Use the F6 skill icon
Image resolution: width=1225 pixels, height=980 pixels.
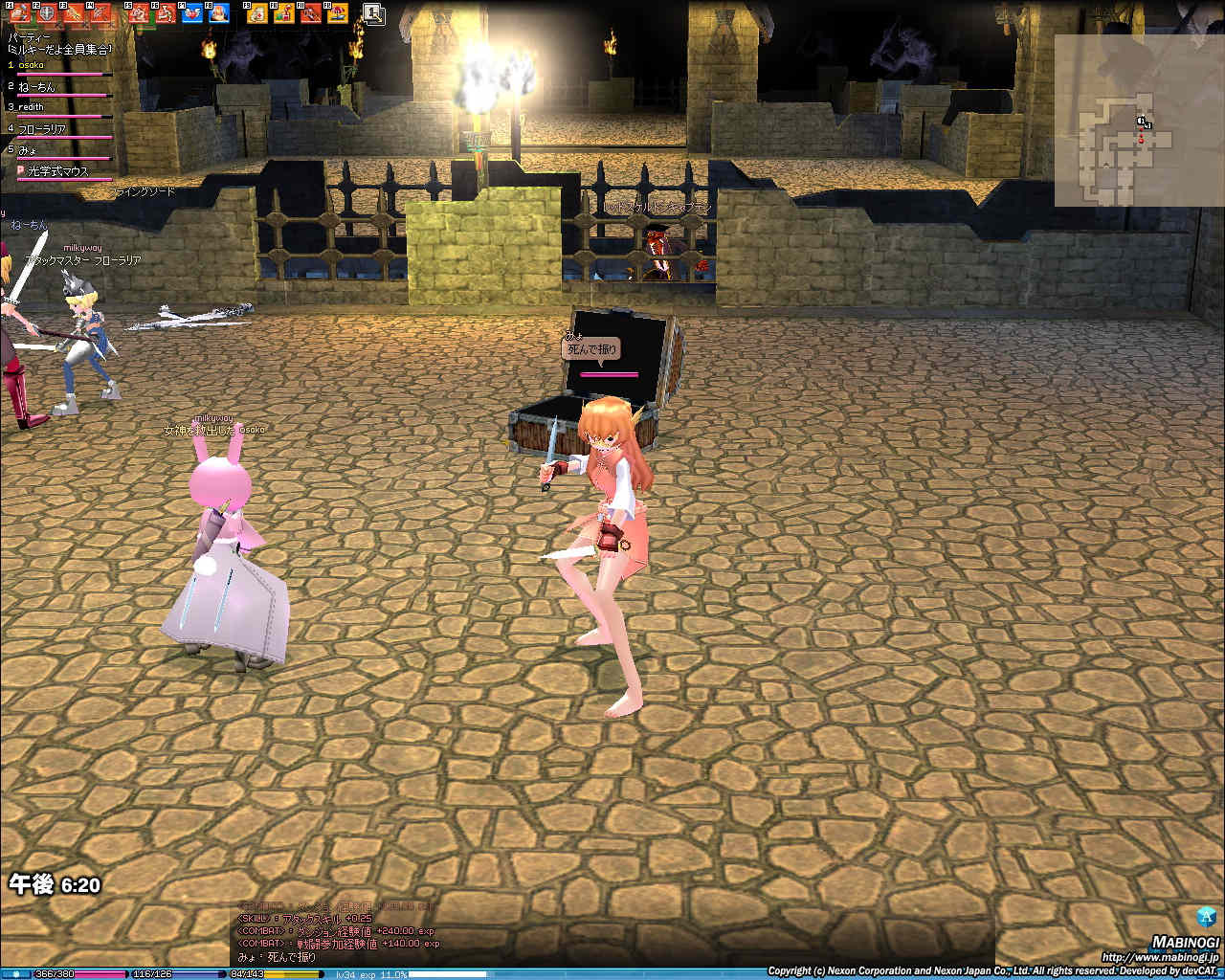click(166, 12)
